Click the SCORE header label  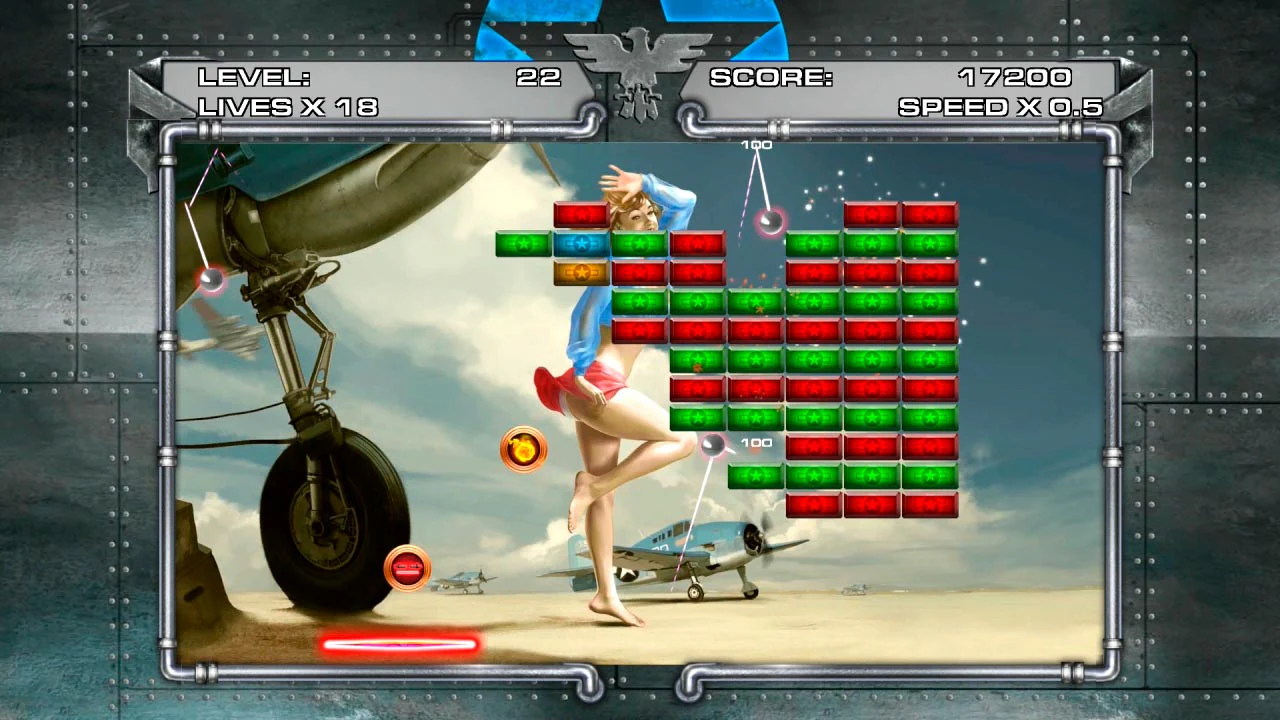point(770,76)
